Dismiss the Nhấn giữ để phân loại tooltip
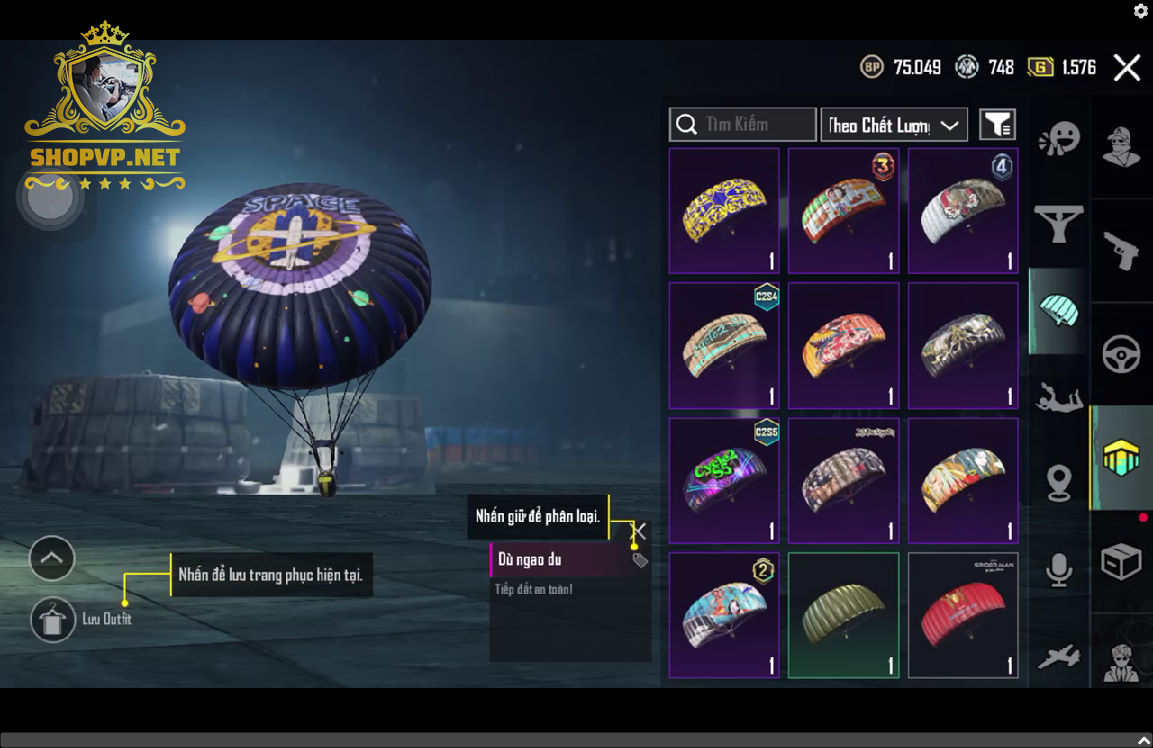The image size is (1153, 748). pyautogui.click(x=640, y=531)
